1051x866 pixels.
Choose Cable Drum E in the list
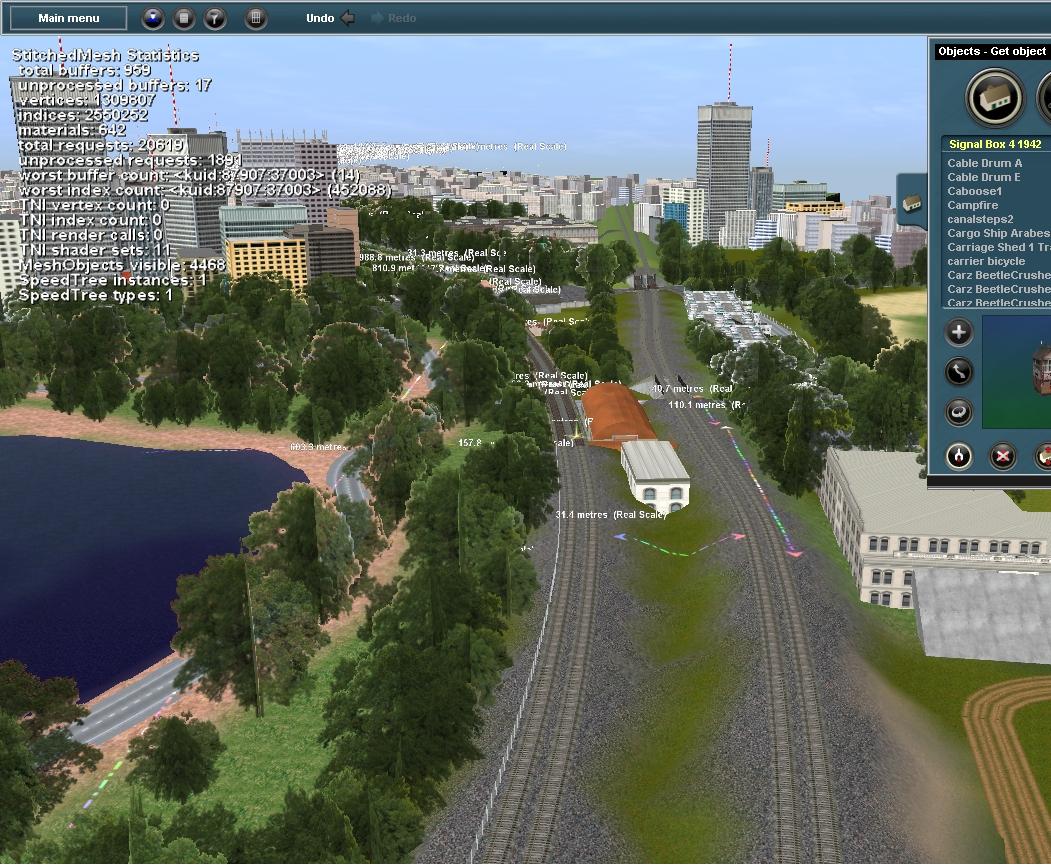click(x=985, y=177)
